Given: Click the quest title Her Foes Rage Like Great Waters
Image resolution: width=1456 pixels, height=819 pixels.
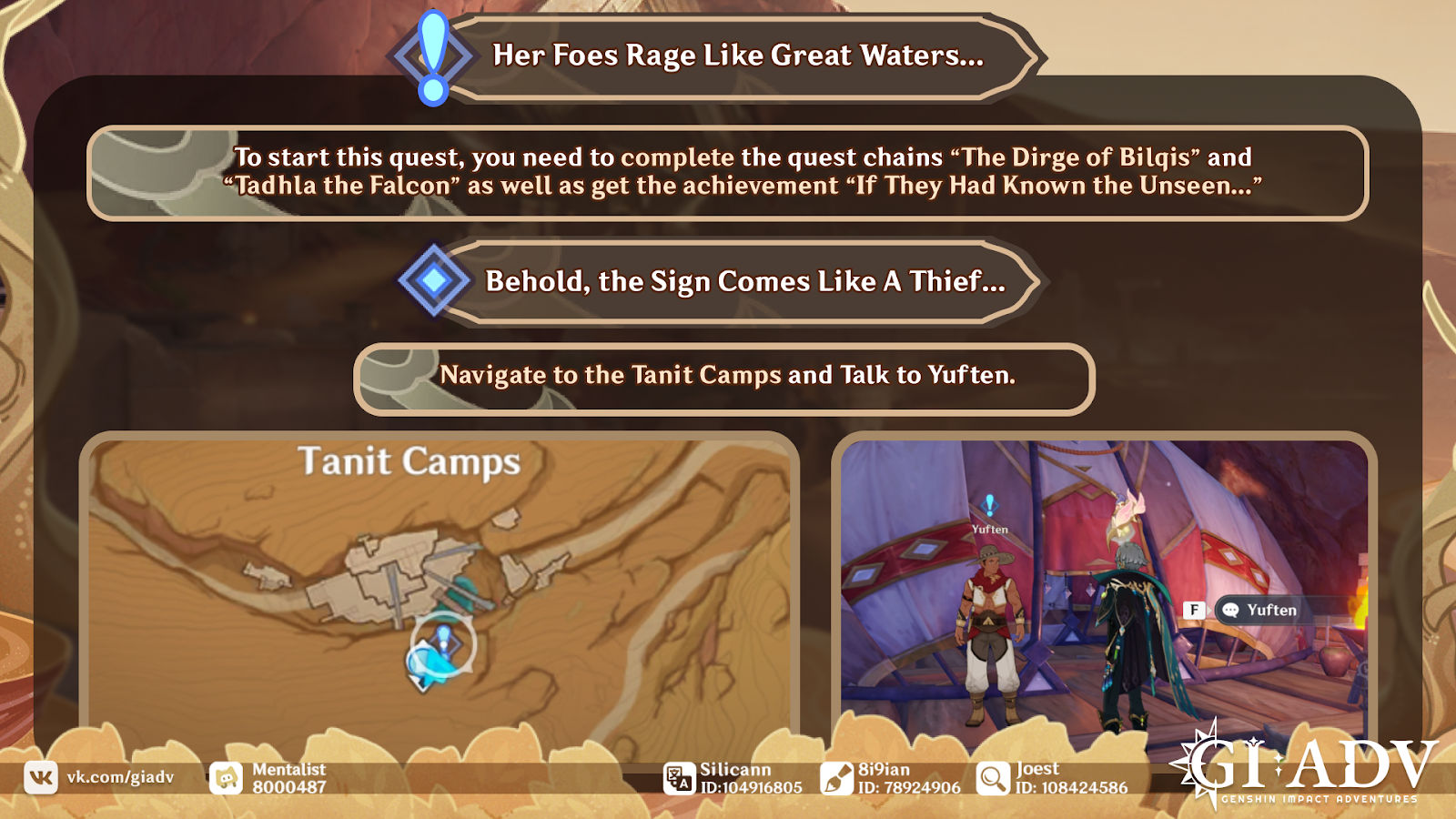Looking at the screenshot, I should coord(737,55).
